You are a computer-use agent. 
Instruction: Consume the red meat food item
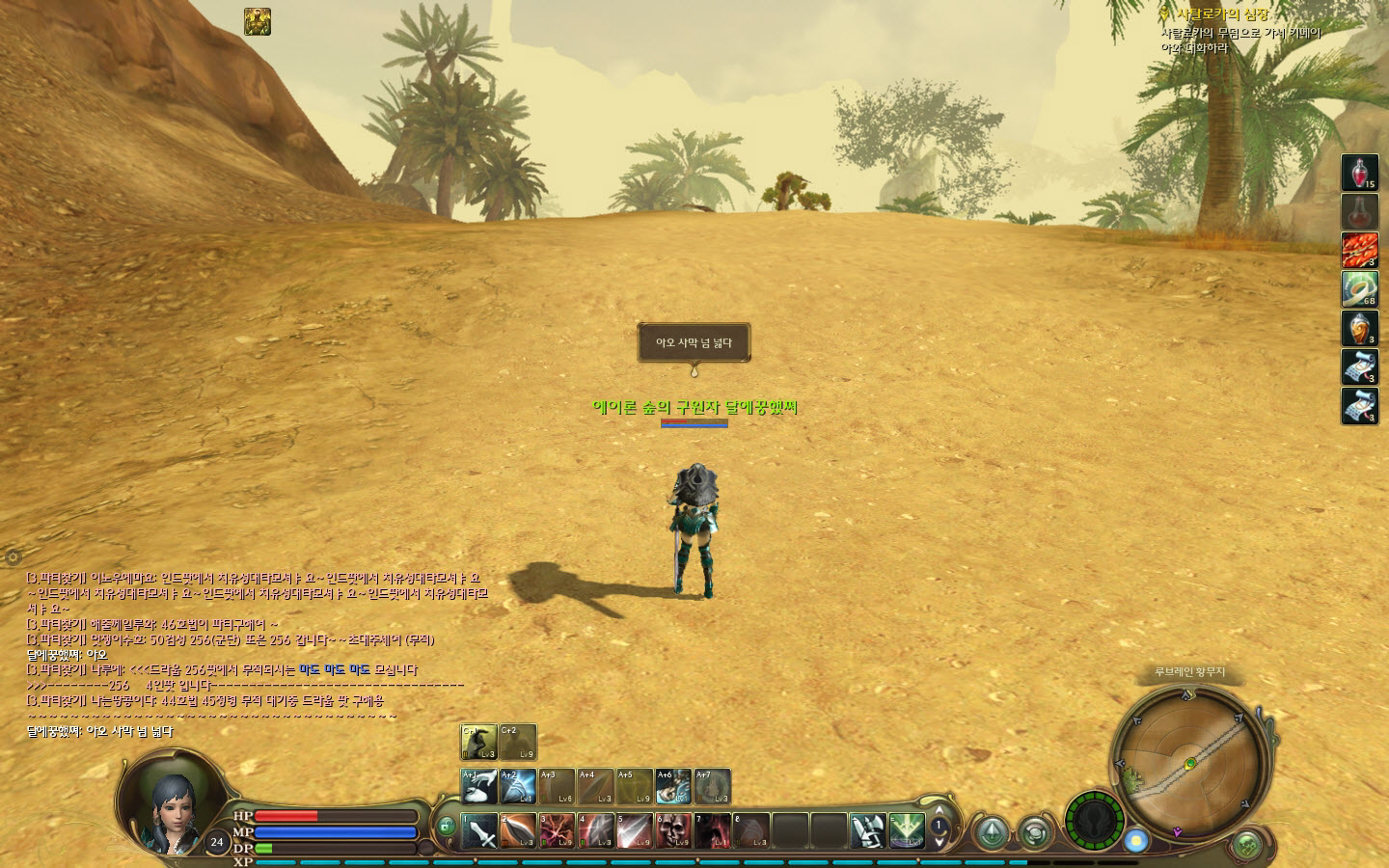1360,251
